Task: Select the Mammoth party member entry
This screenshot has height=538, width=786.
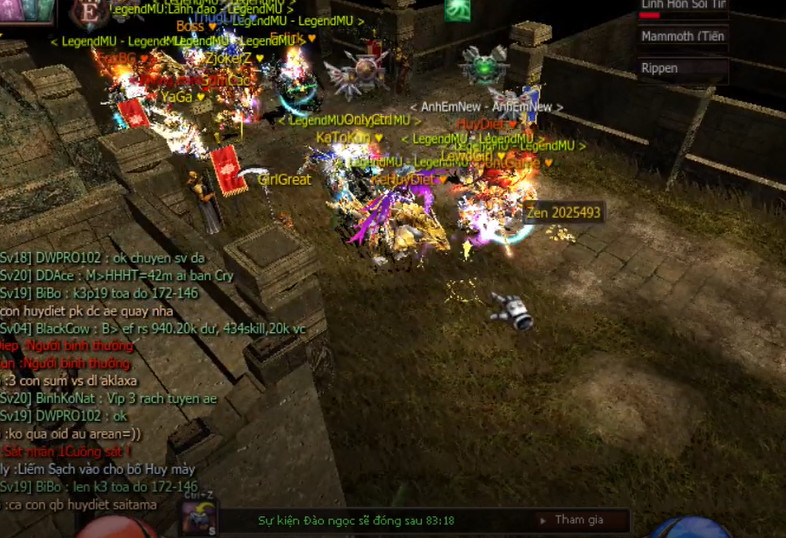Action: click(684, 37)
